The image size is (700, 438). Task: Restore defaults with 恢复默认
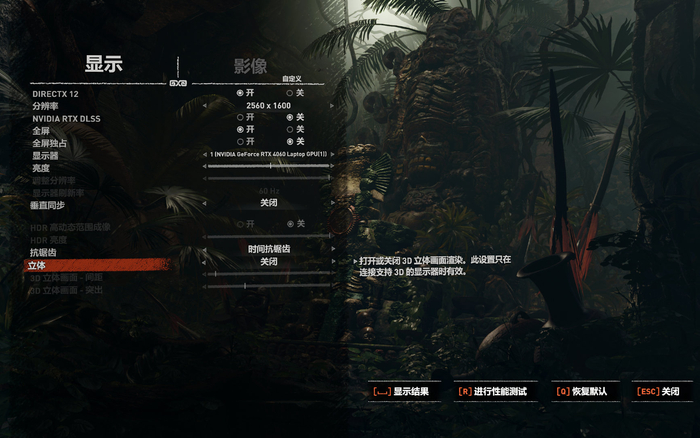click(x=586, y=392)
